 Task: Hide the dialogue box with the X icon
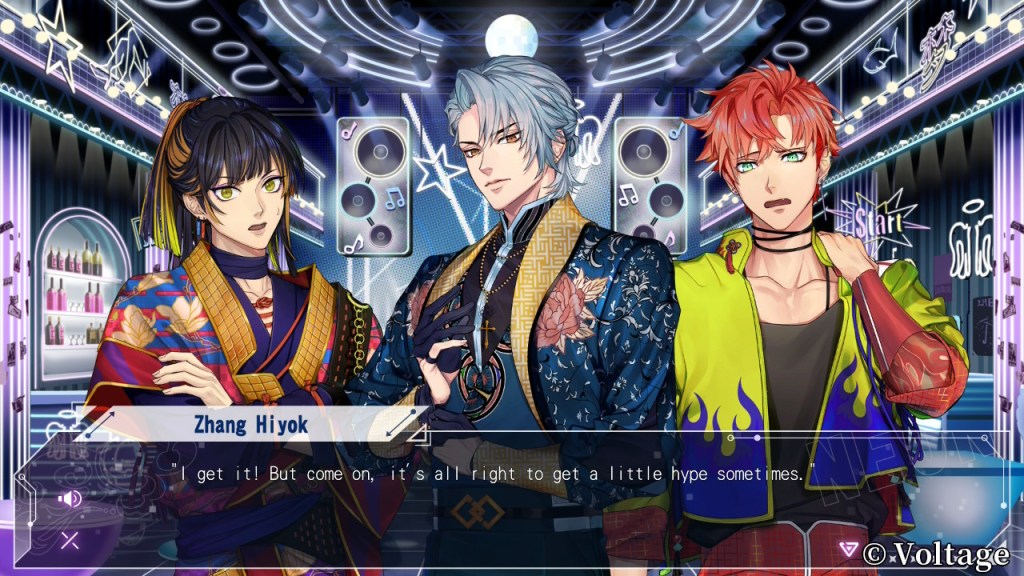pyautogui.click(x=70, y=541)
